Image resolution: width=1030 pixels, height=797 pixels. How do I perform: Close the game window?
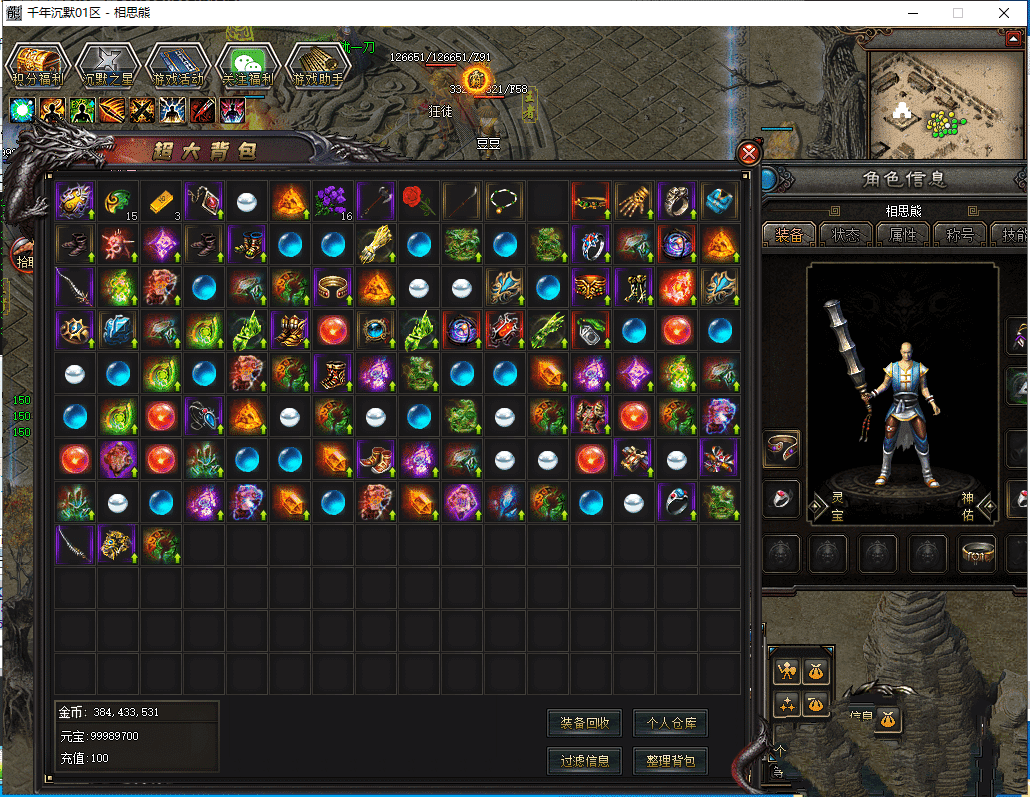pyautogui.click(x=1005, y=14)
